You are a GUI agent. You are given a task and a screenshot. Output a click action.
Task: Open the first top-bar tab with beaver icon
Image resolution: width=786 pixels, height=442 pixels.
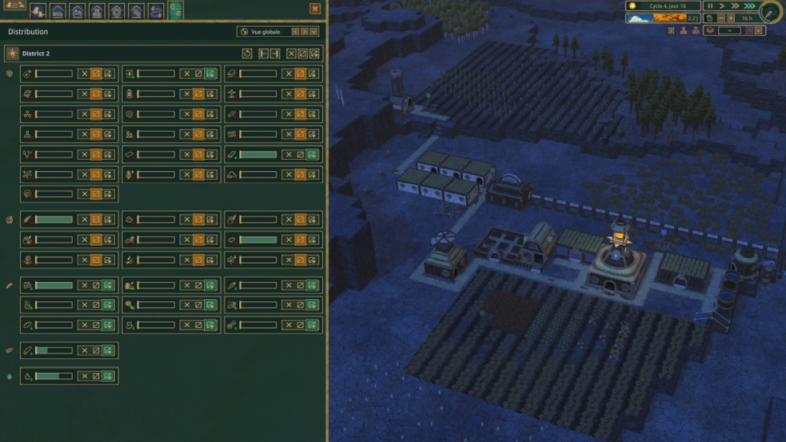coord(38,11)
